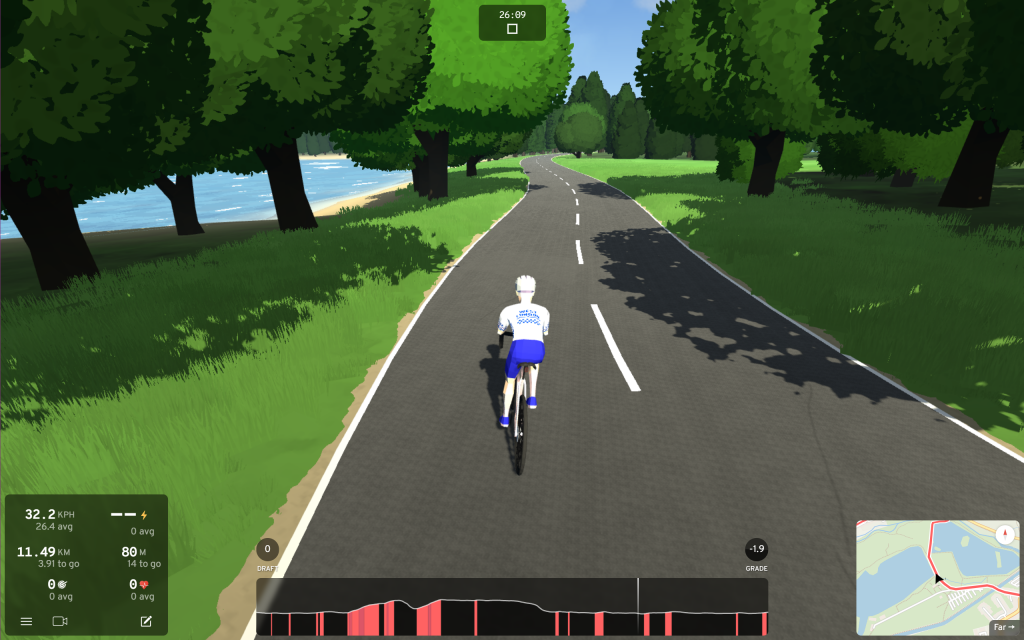The image size is (1024, 640).
Task: Click the stop button under the ride timer
Action: point(512,29)
